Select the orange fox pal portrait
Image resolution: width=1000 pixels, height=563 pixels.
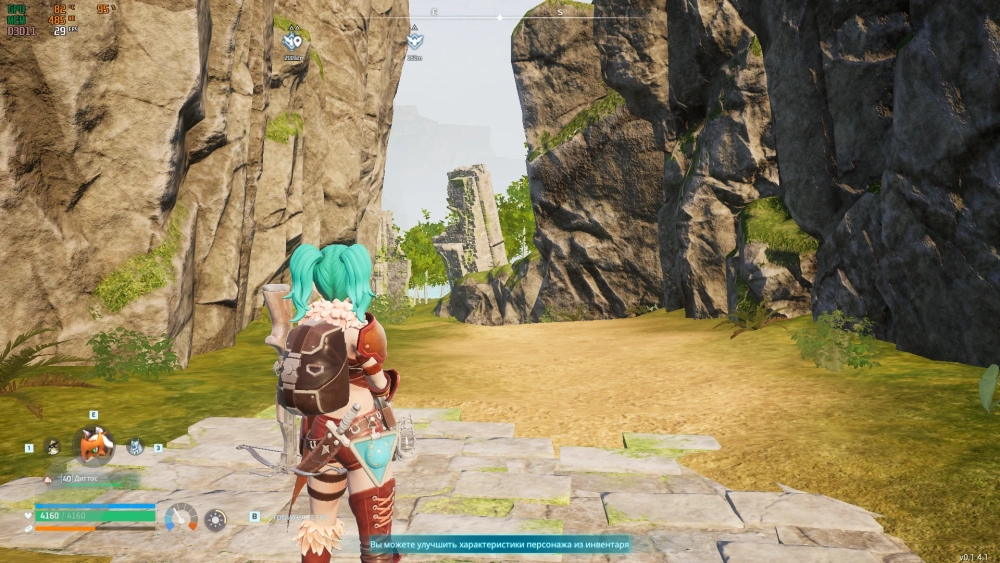coord(96,445)
